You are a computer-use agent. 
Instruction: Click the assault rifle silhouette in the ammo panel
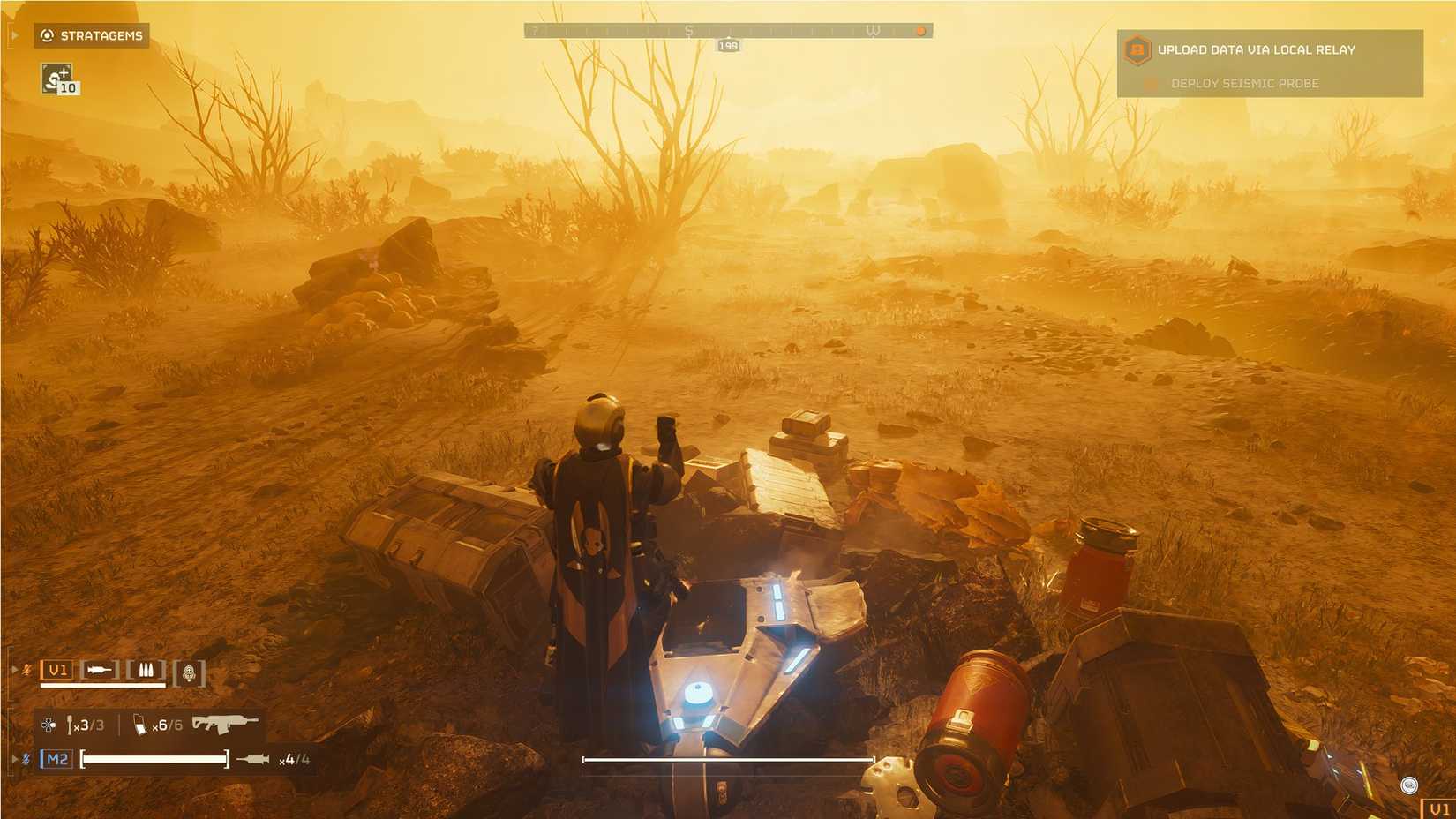pos(223,723)
